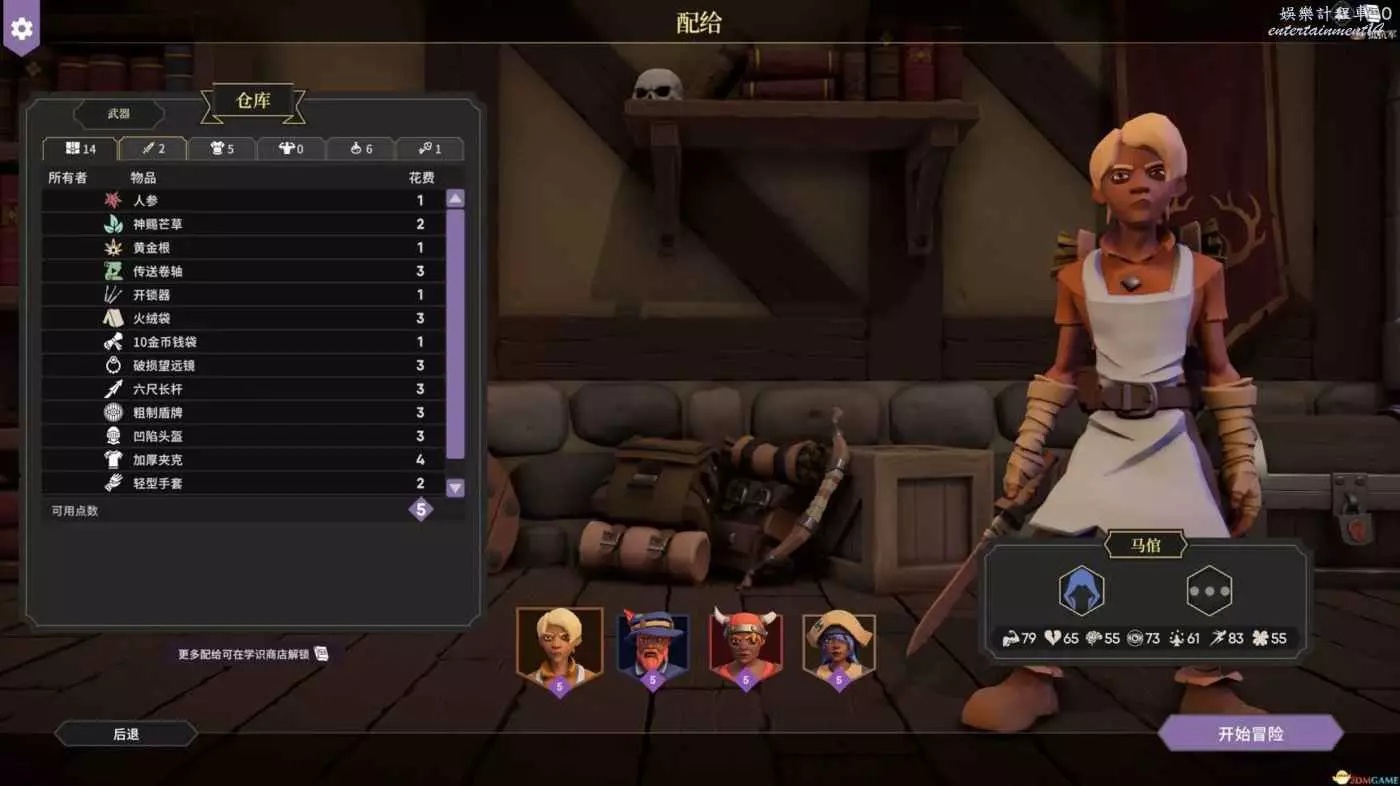Open the consumables tab showing 6
The image size is (1400, 786).
[360, 149]
